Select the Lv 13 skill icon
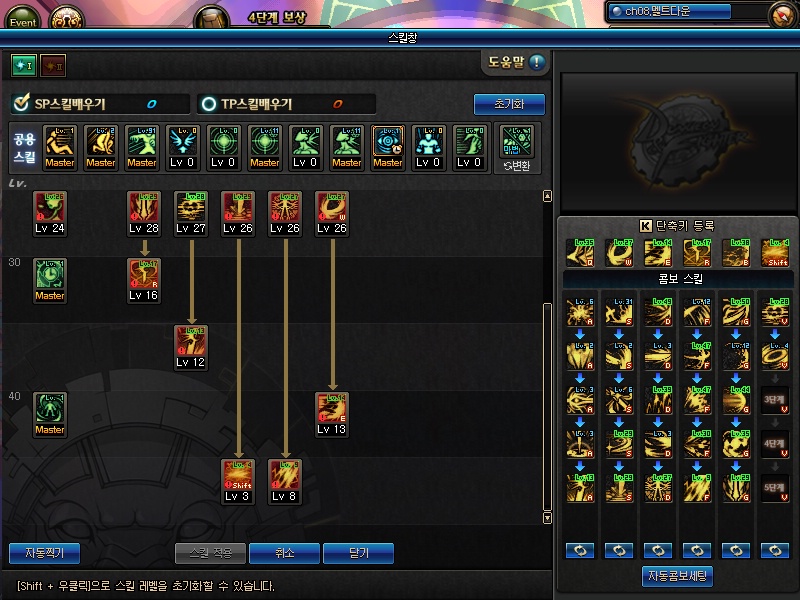Image resolution: width=800 pixels, height=600 pixels. (x=332, y=408)
